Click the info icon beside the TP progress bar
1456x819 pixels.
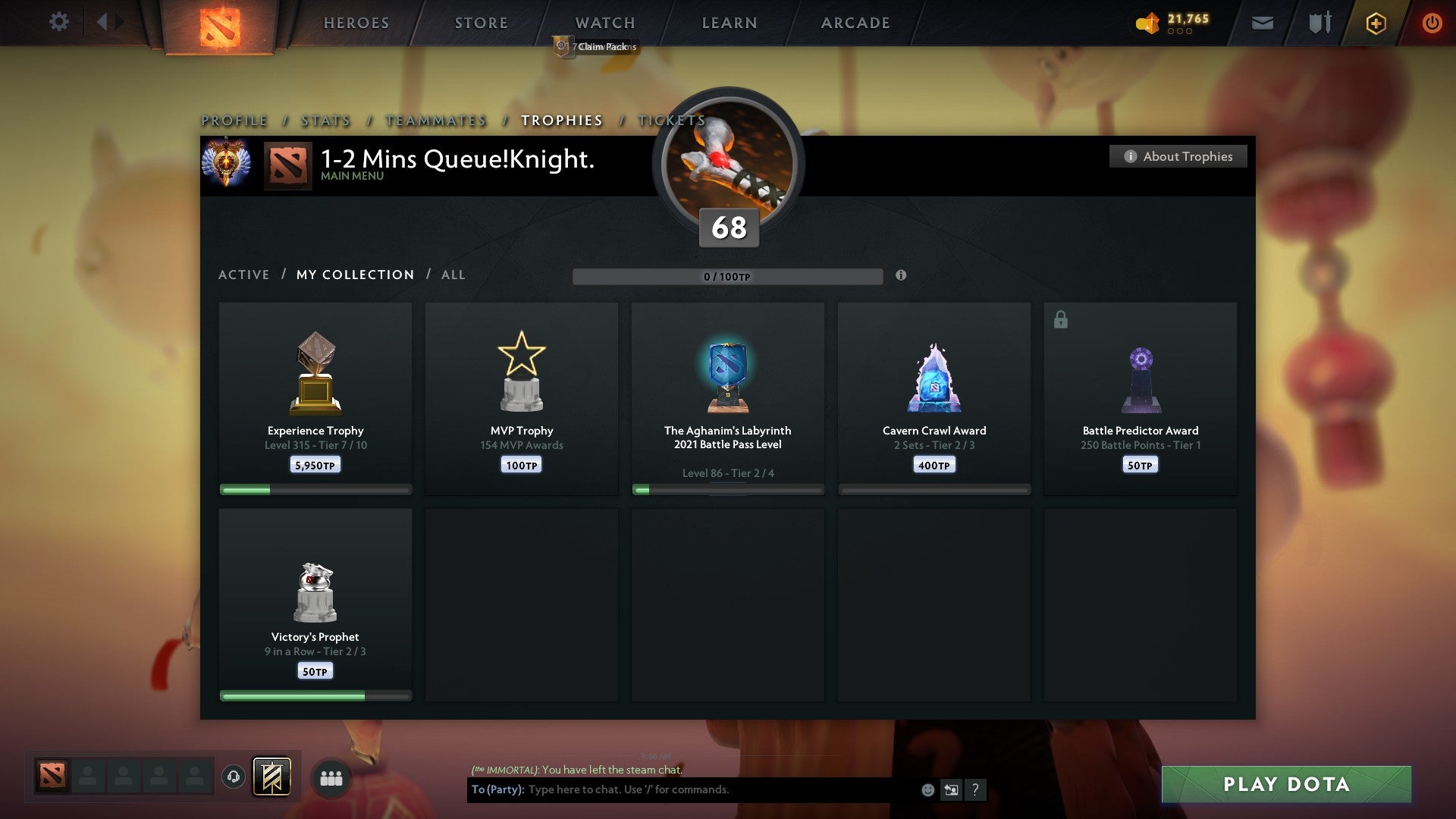(x=901, y=277)
